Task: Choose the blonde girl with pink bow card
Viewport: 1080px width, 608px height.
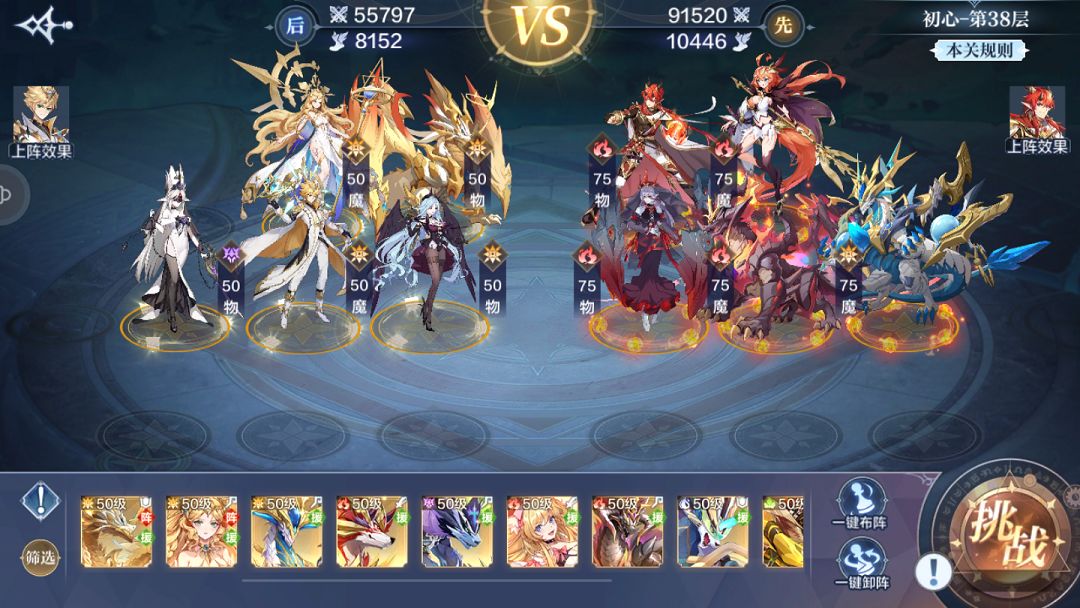Action: pos(542,531)
